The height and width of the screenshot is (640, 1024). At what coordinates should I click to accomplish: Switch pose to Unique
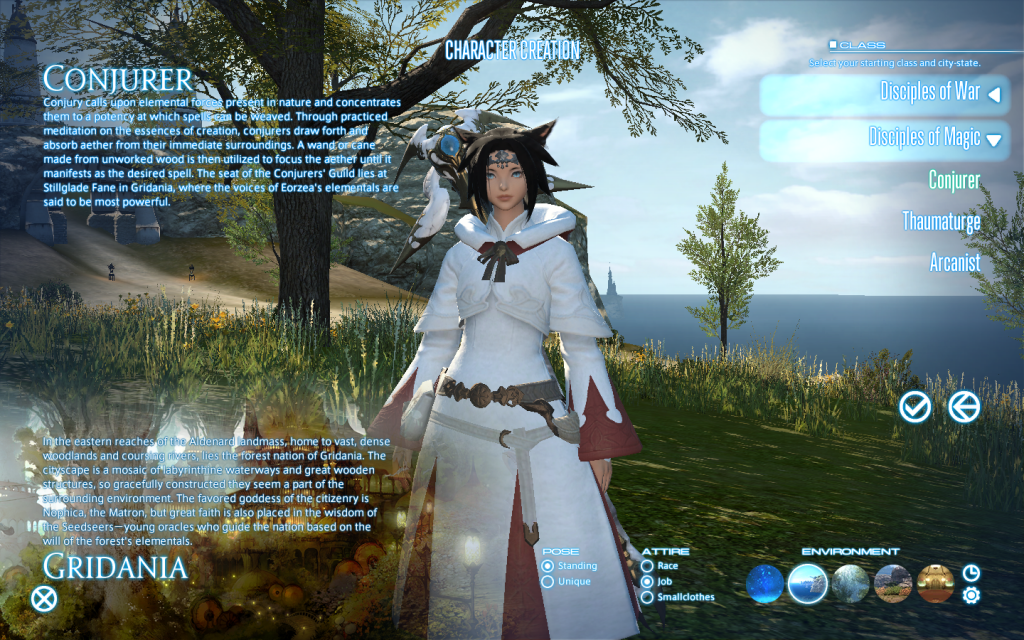click(x=548, y=581)
